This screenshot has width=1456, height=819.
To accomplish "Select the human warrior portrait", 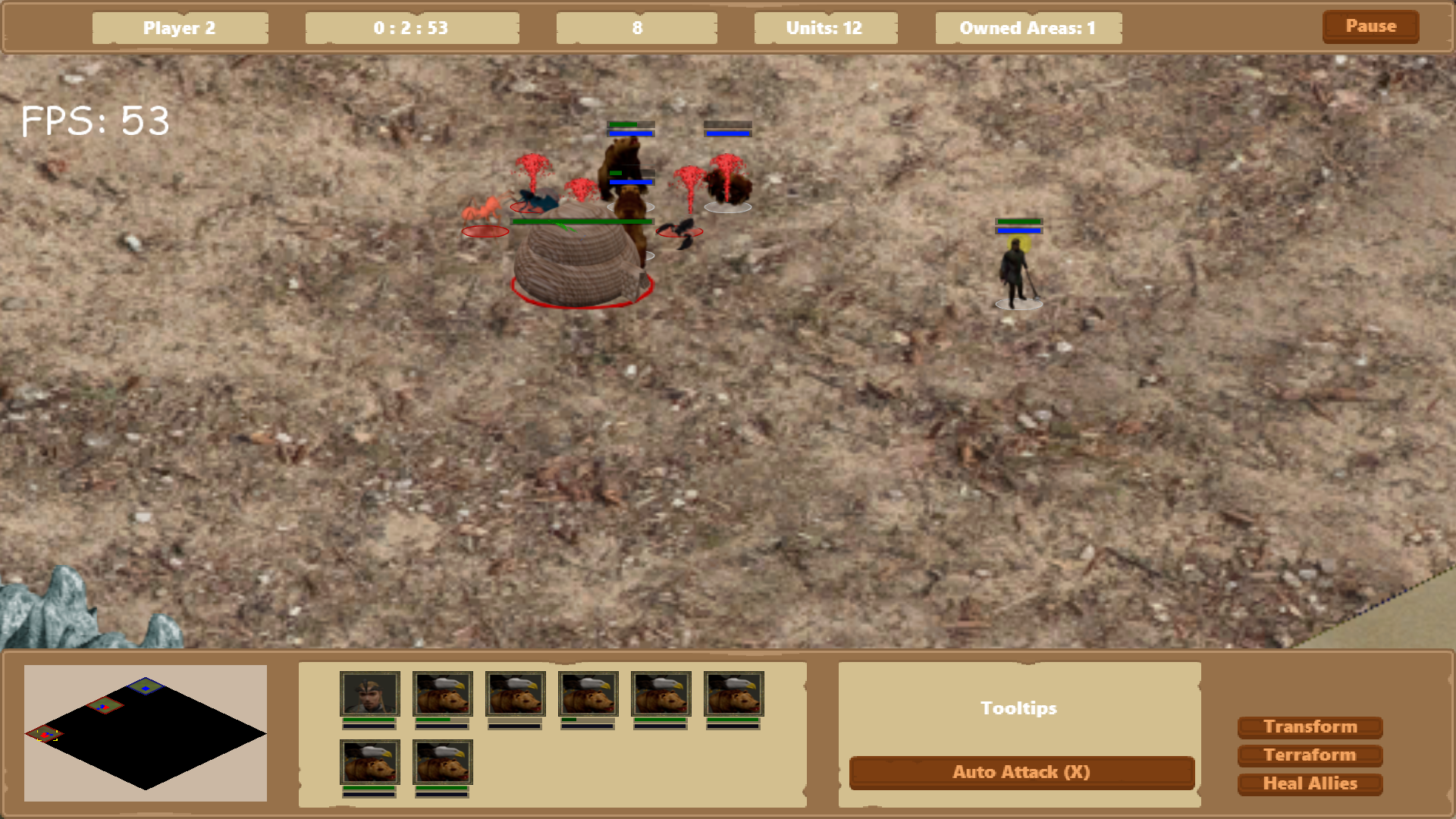I will pyautogui.click(x=369, y=694).
